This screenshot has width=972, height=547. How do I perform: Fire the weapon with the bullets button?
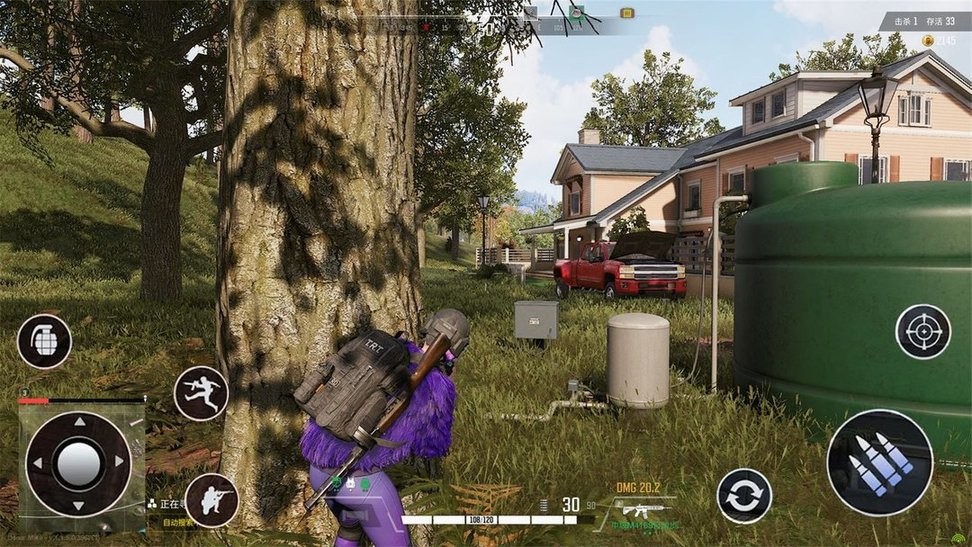[879, 462]
